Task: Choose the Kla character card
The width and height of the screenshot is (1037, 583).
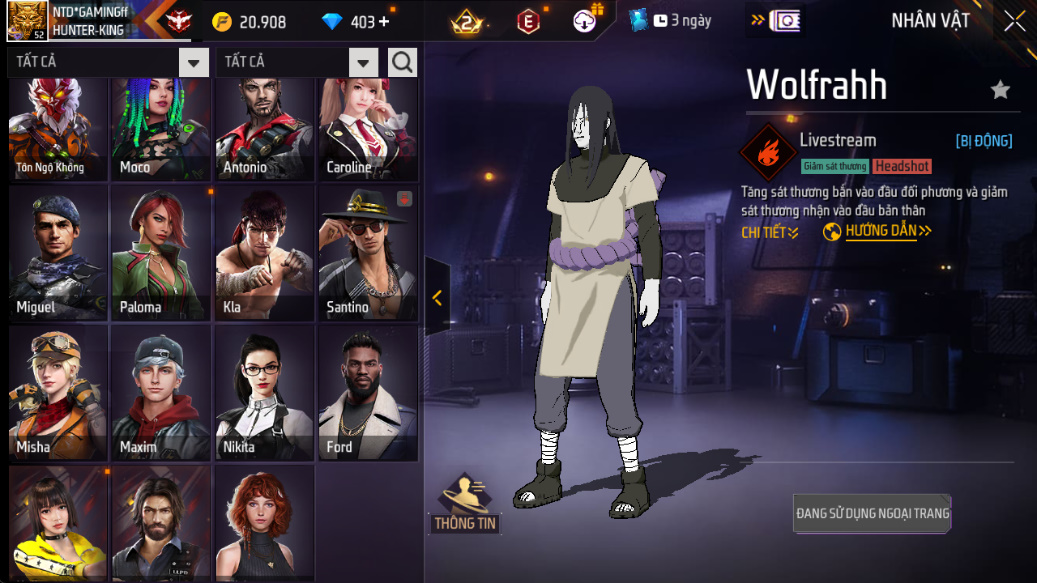Action: tap(265, 252)
